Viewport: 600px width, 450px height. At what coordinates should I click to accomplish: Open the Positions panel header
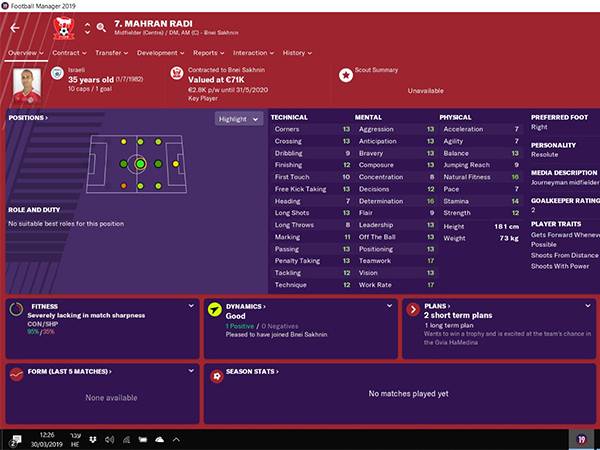[x=29, y=118]
